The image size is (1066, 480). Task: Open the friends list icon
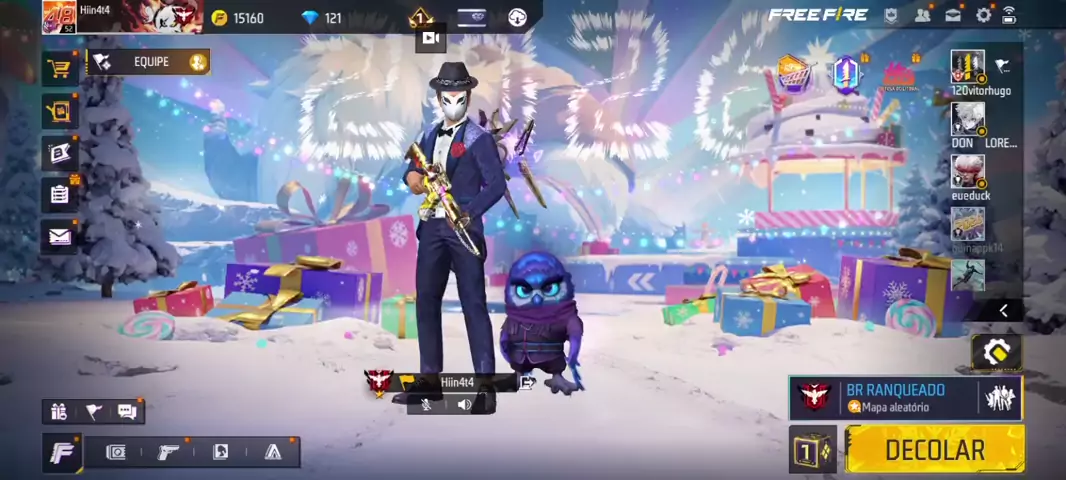click(922, 15)
